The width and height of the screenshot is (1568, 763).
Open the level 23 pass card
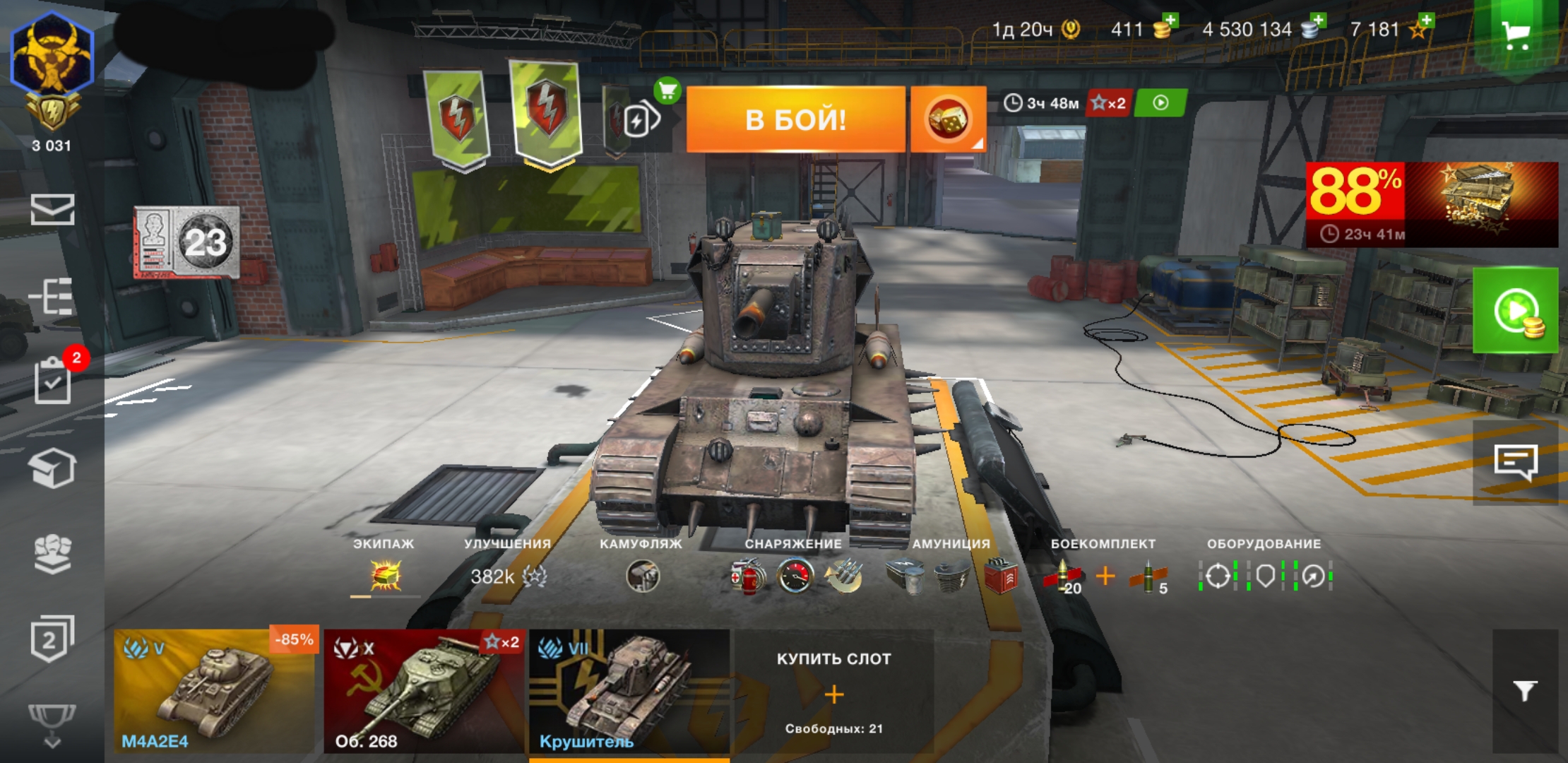187,242
